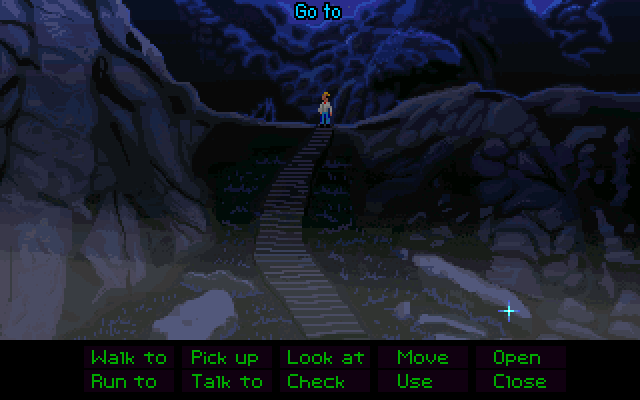Image resolution: width=640 pixels, height=400 pixels.
Task: Click the Check command
Action: (x=316, y=381)
